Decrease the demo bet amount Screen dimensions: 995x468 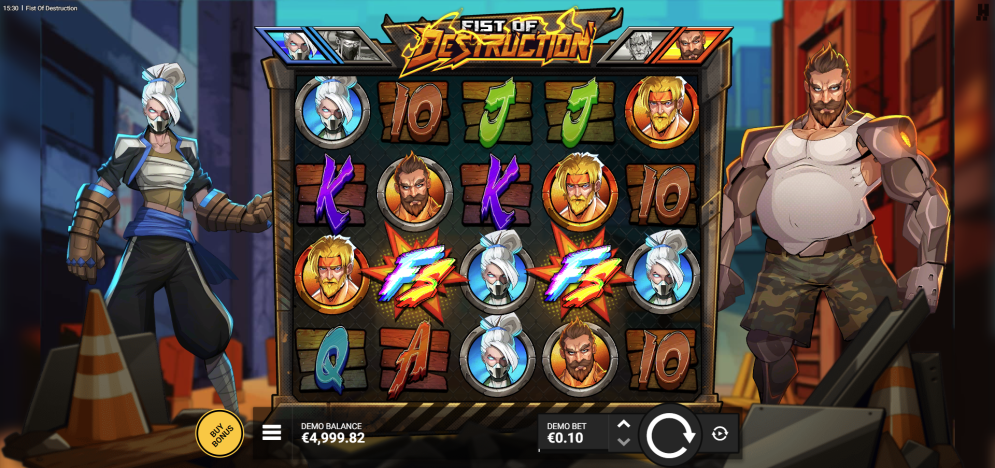click(624, 442)
